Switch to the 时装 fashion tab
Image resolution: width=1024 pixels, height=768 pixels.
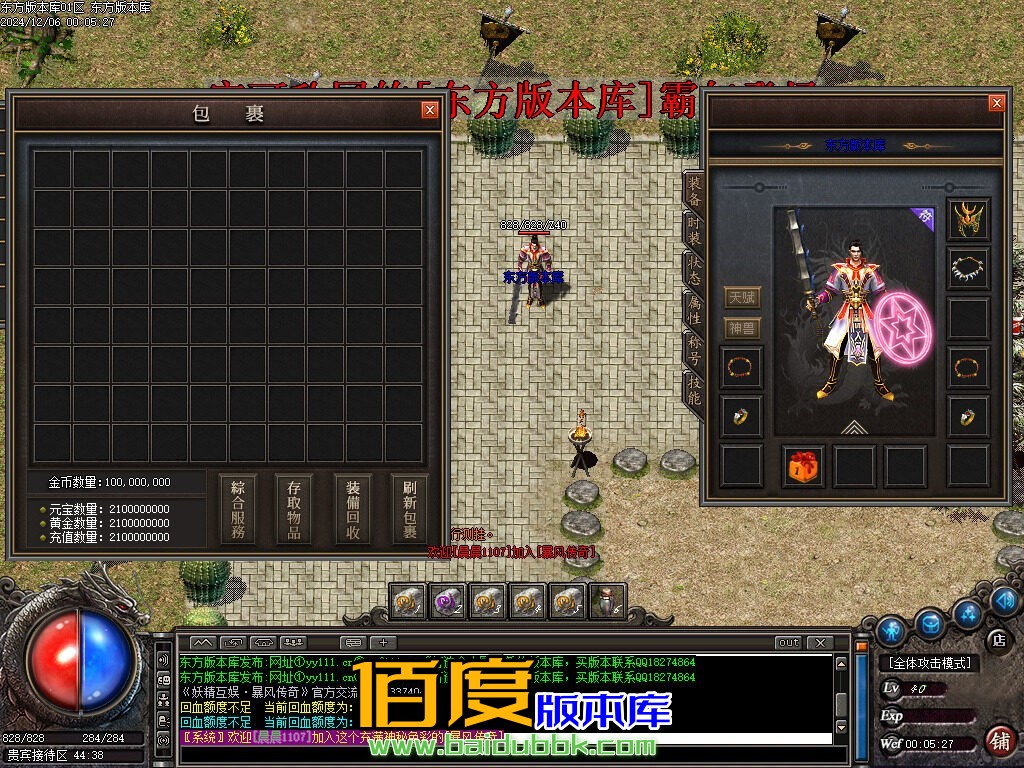click(693, 233)
